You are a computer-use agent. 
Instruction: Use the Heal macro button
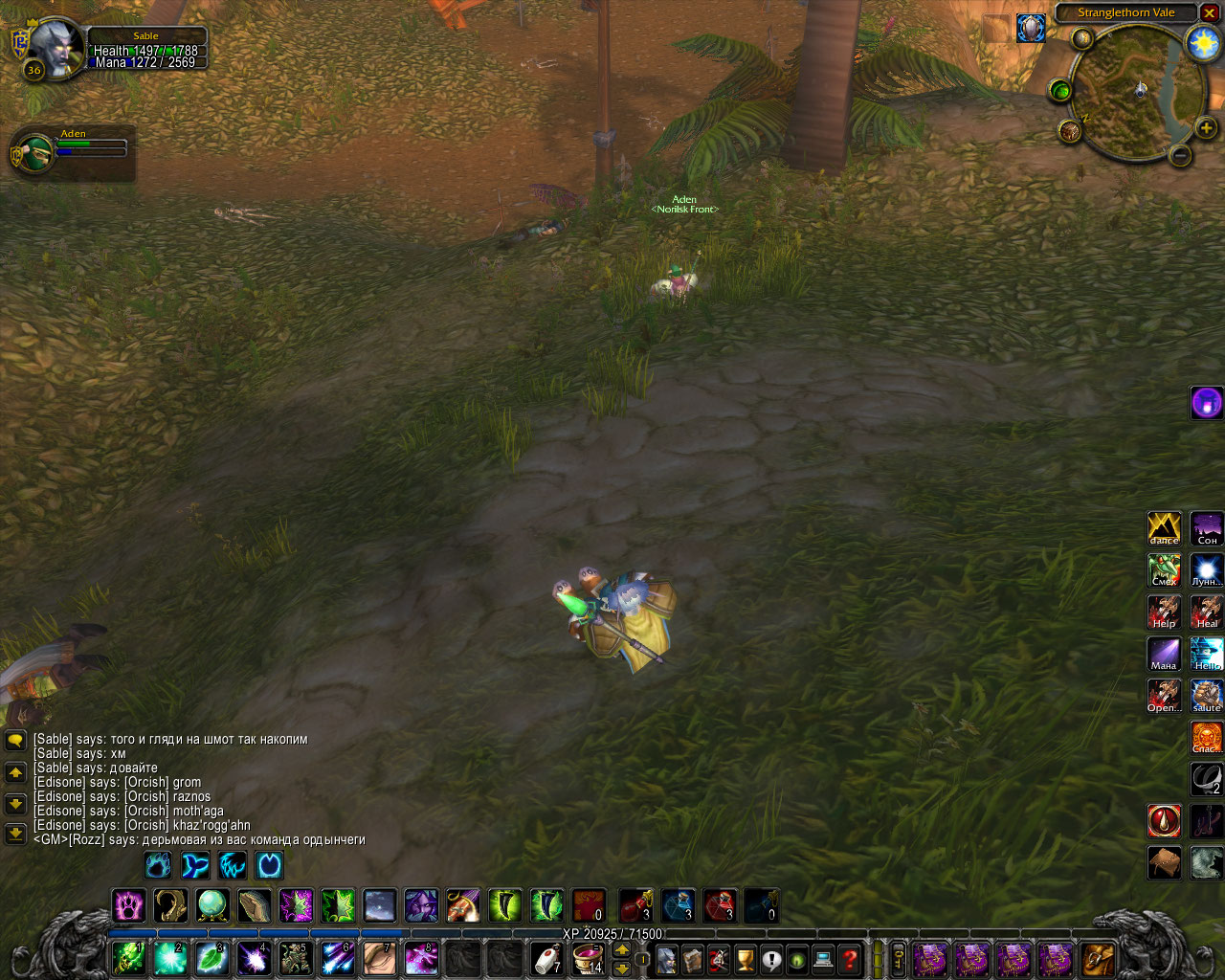point(1206,612)
